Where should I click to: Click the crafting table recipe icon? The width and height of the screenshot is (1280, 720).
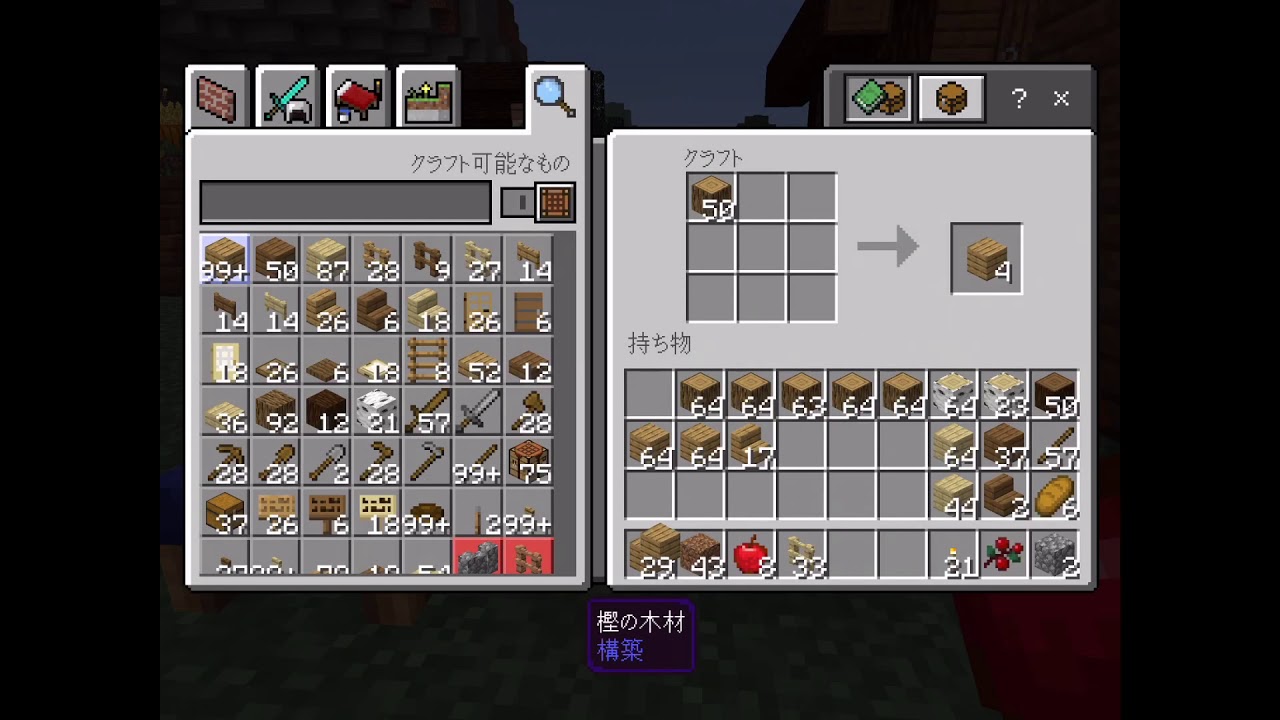pyautogui.click(x=528, y=460)
